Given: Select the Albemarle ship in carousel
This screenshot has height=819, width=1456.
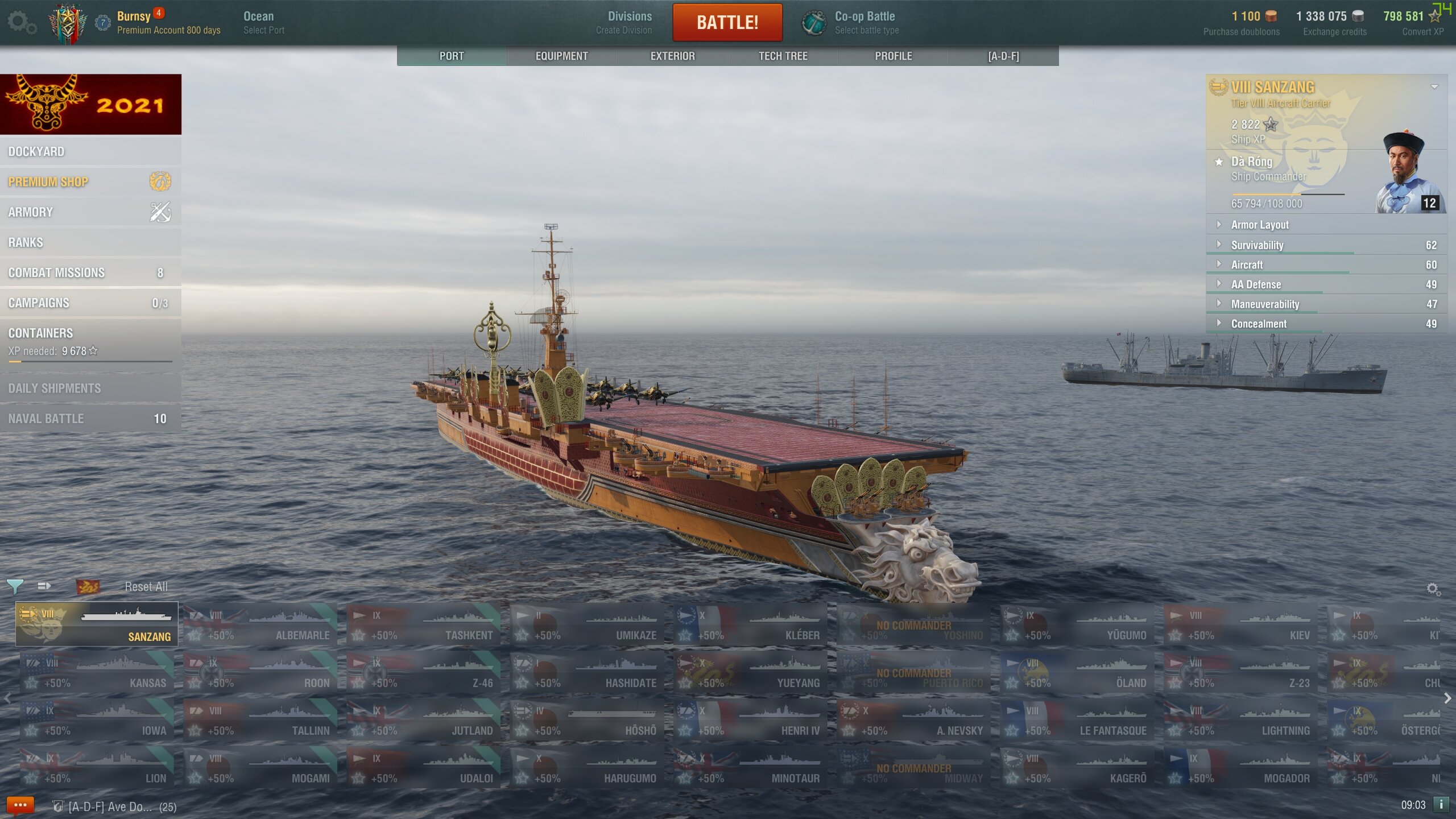Looking at the screenshot, I should [x=260, y=625].
